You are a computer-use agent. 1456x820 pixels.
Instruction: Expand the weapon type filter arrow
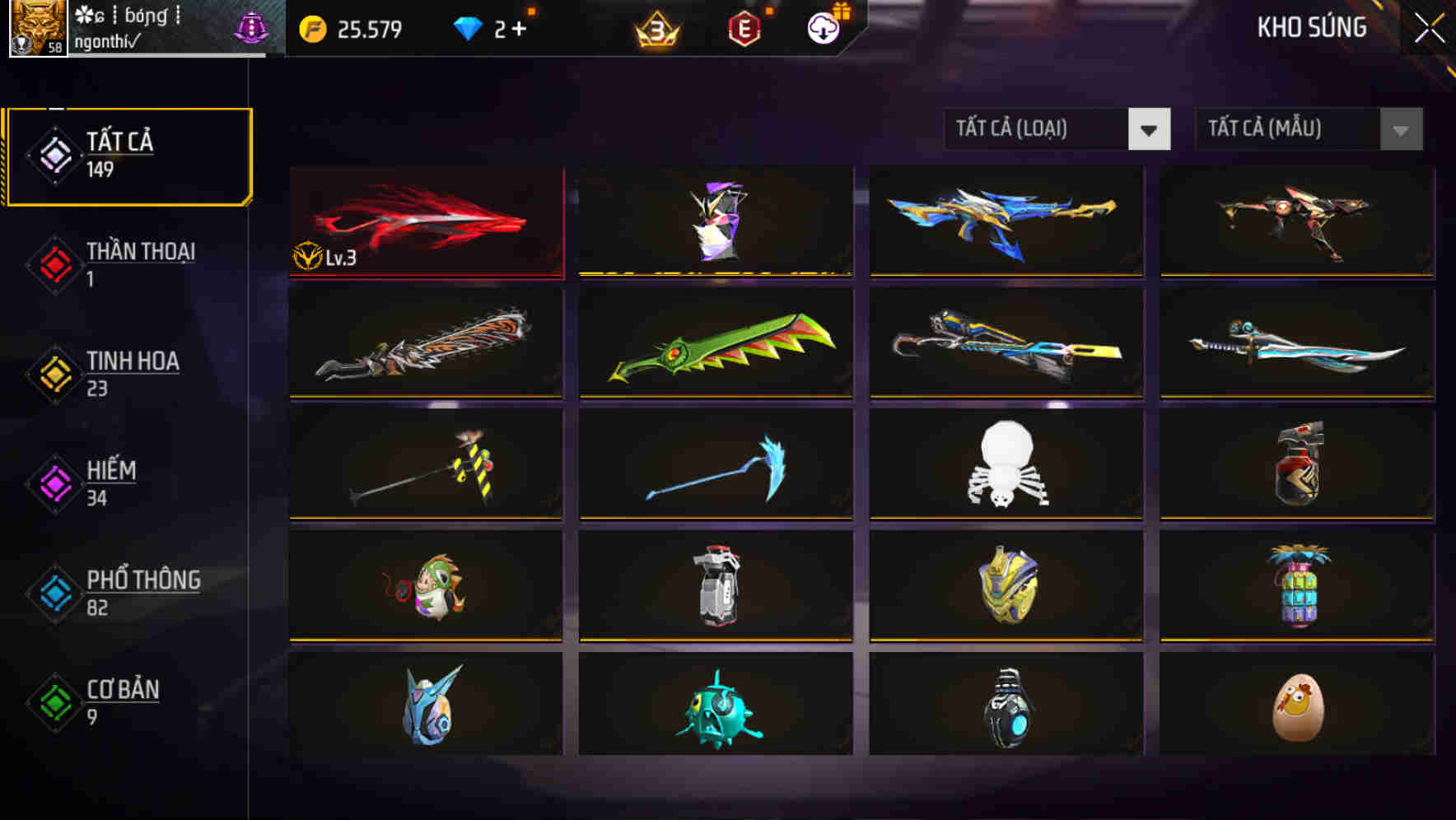tap(1151, 130)
